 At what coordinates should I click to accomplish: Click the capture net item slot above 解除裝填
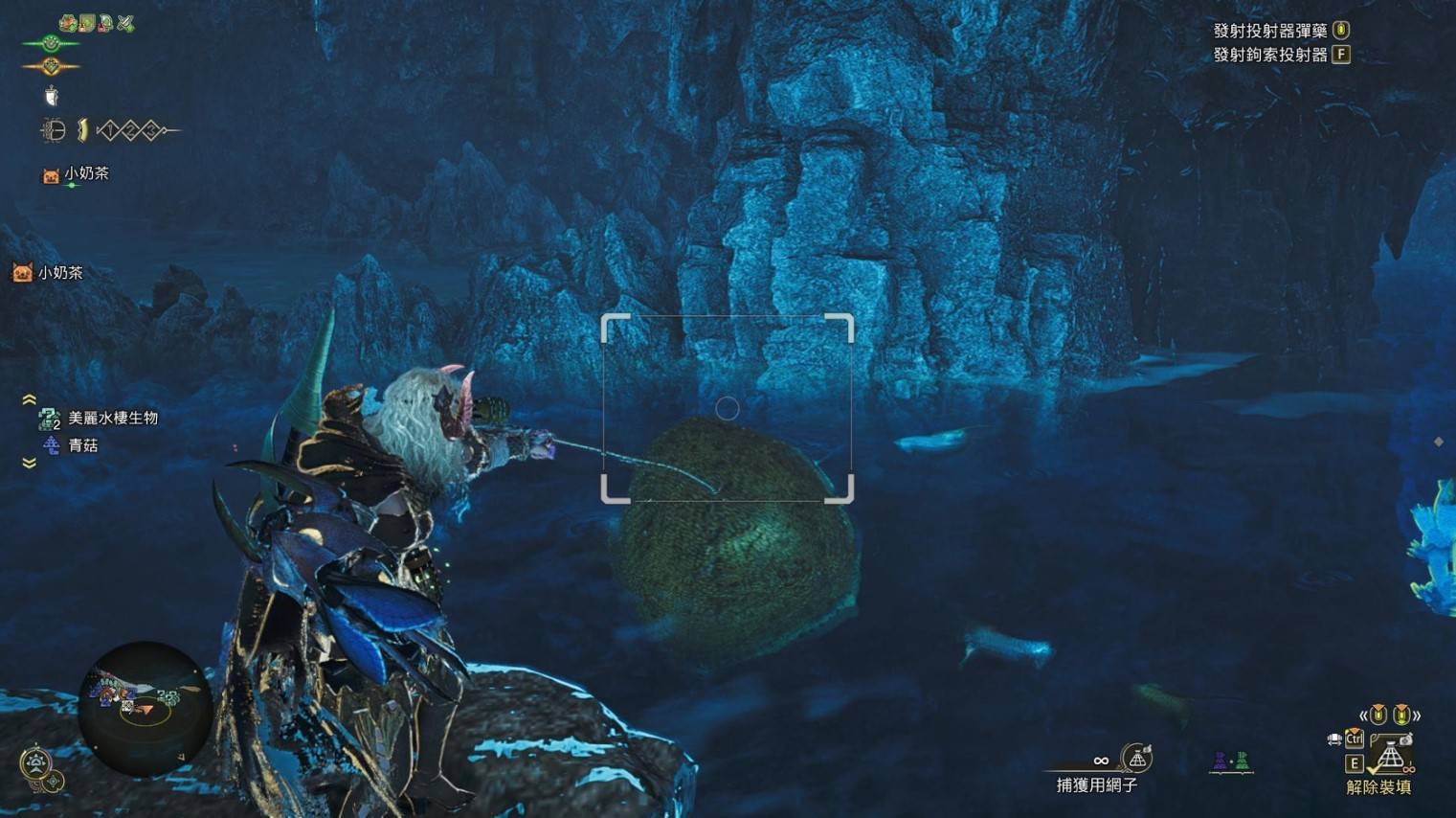coord(1389,756)
